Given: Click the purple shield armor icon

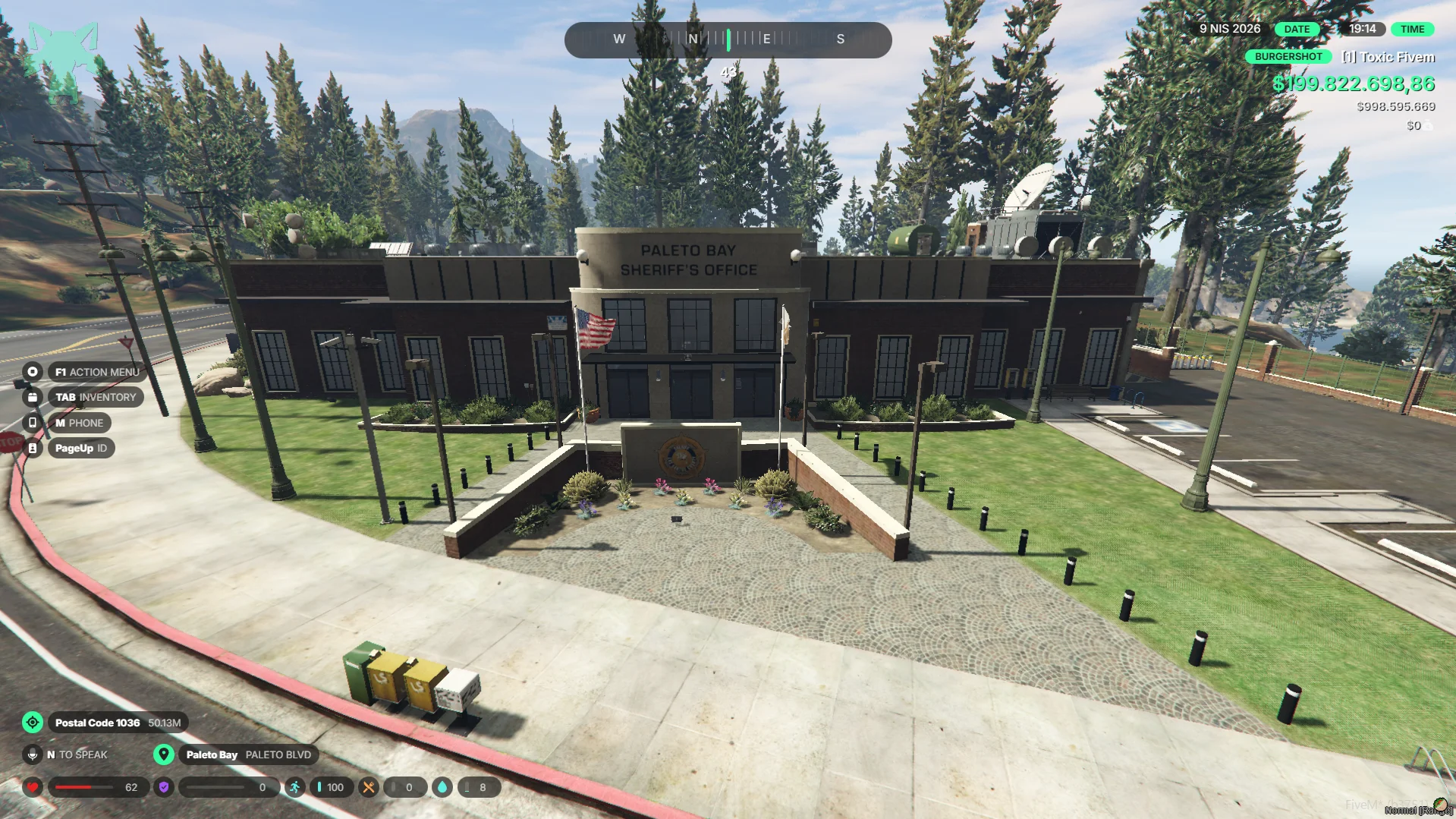Looking at the screenshot, I should (163, 787).
